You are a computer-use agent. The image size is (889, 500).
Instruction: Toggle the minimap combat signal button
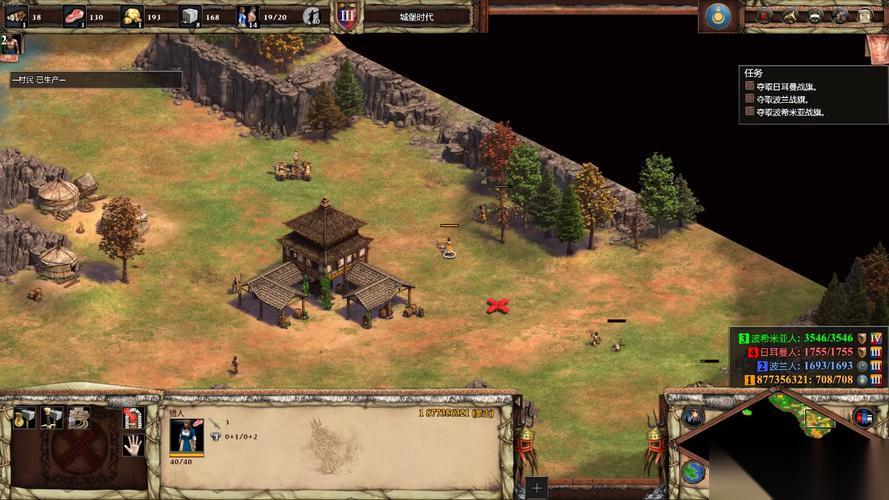[694, 417]
